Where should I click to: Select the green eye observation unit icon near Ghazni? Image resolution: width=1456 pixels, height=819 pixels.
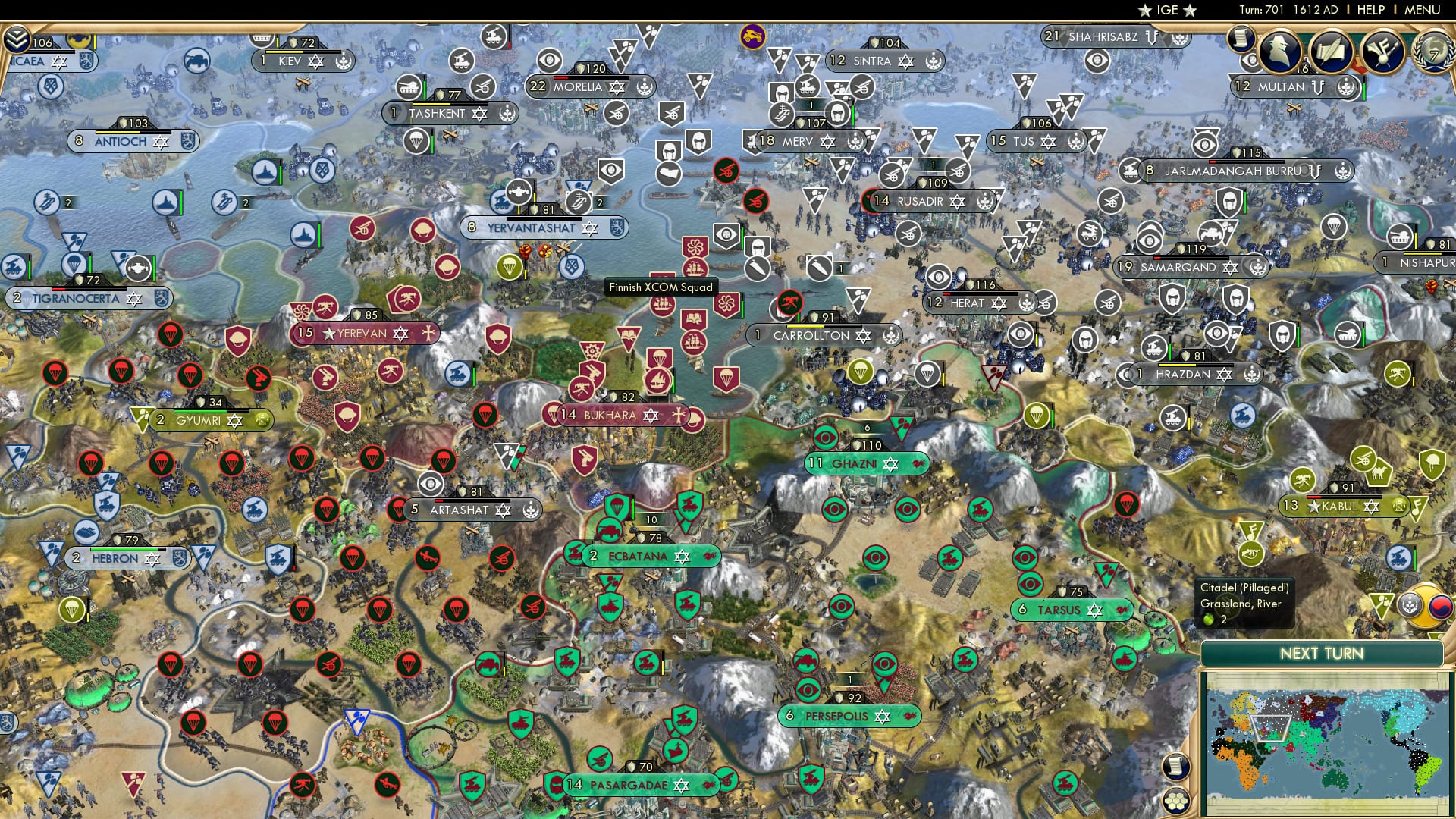pos(827,439)
